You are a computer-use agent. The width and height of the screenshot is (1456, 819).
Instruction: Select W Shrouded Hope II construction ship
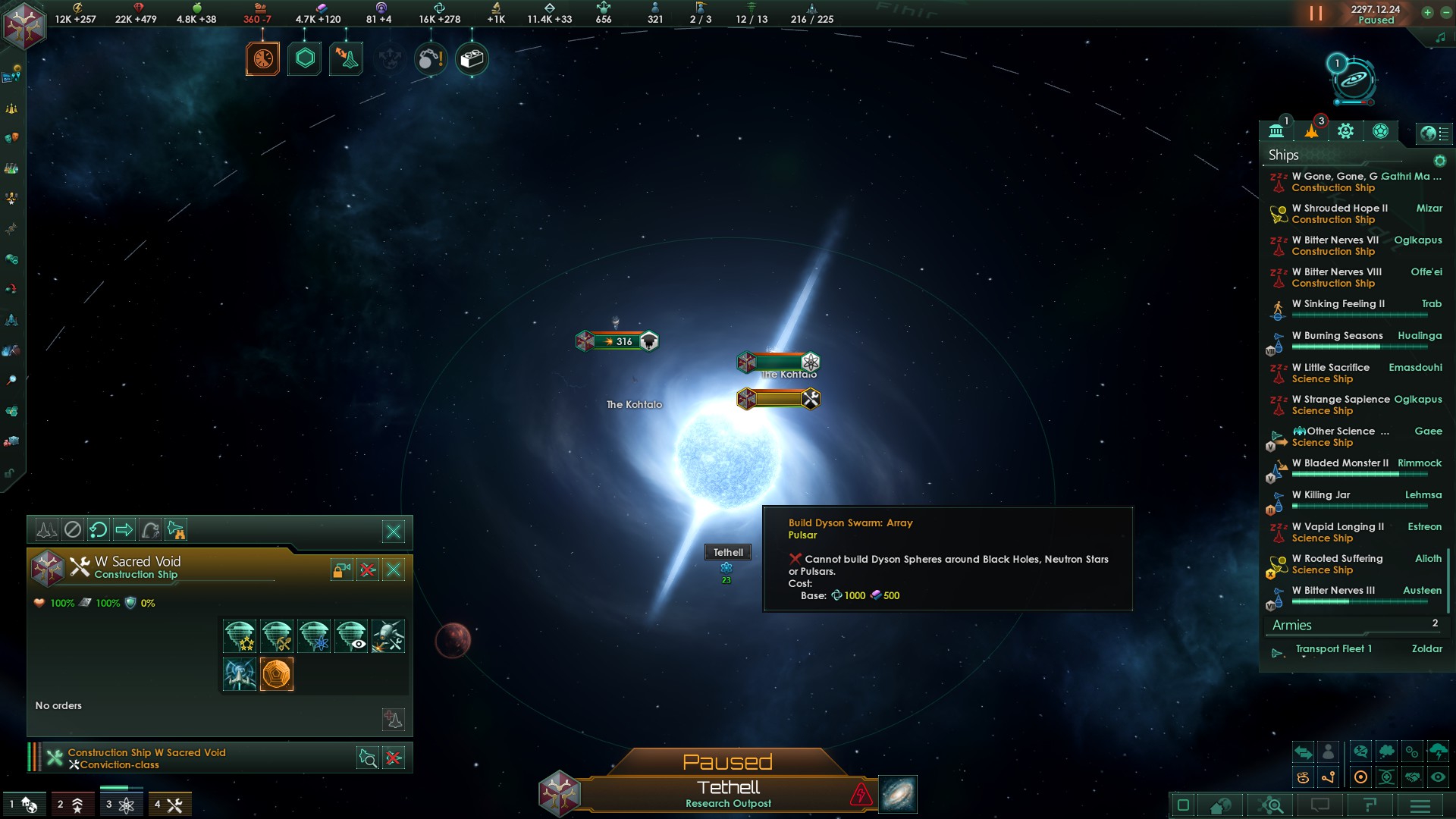(1340, 213)
